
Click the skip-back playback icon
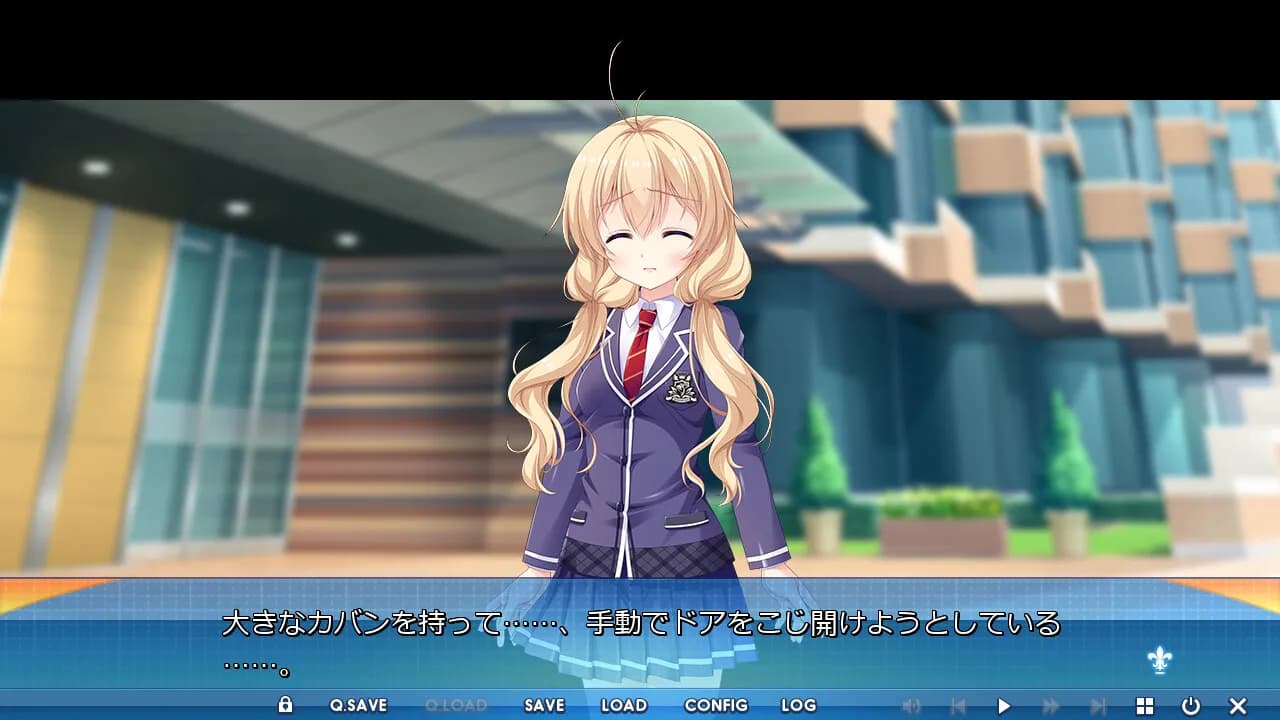click(x=958, y=705)
